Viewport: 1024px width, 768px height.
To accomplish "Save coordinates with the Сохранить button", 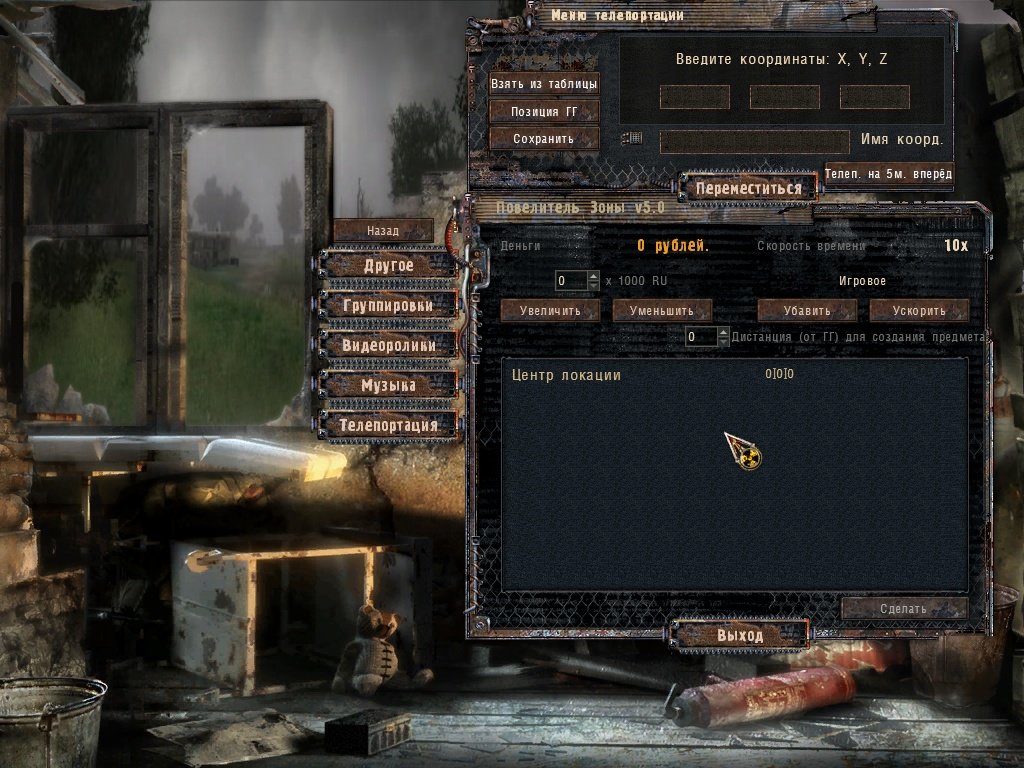I will pyautogui.click(x=544, y=139).
